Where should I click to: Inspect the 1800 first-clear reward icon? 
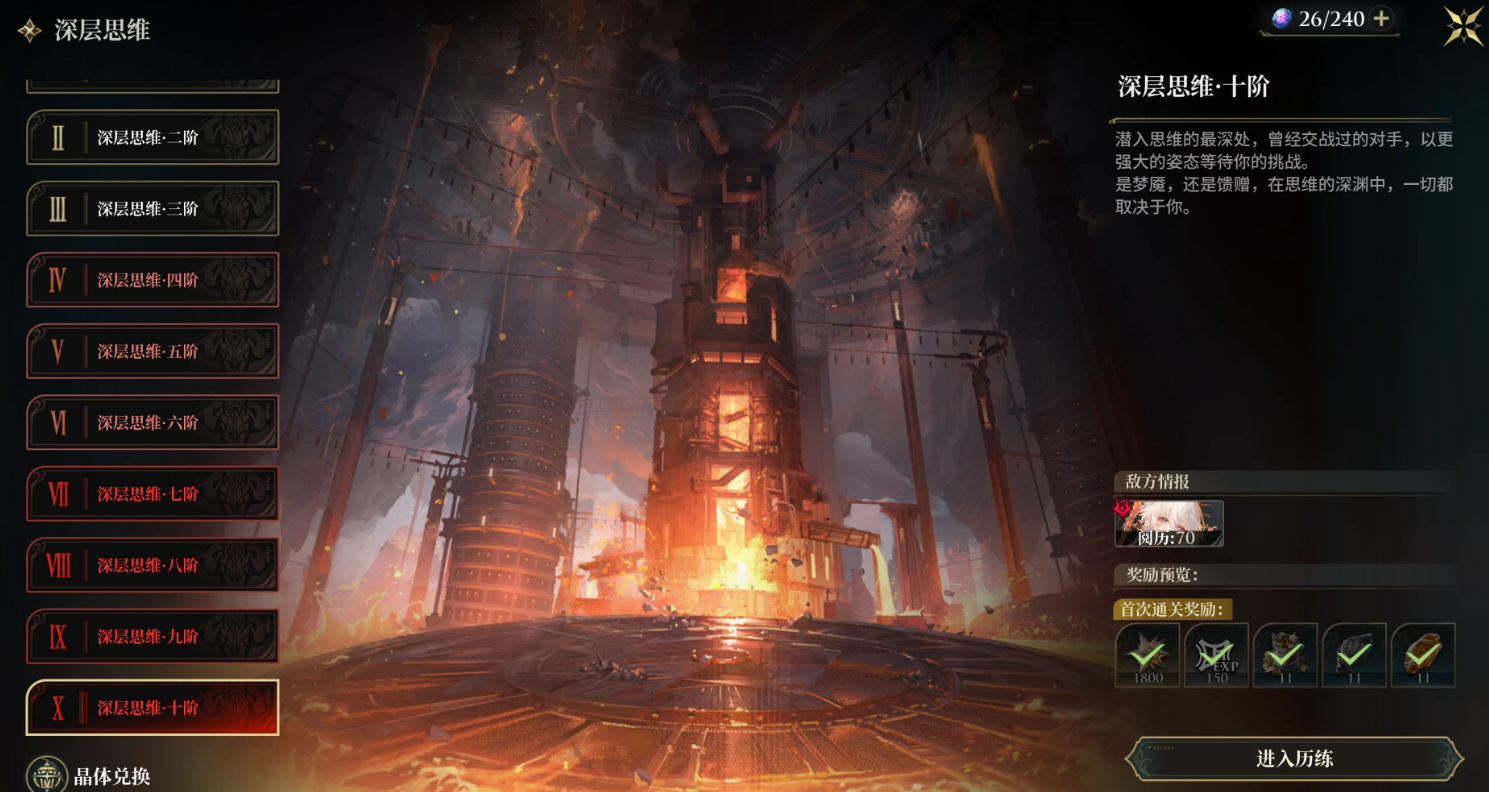(x=1147, y=655)
